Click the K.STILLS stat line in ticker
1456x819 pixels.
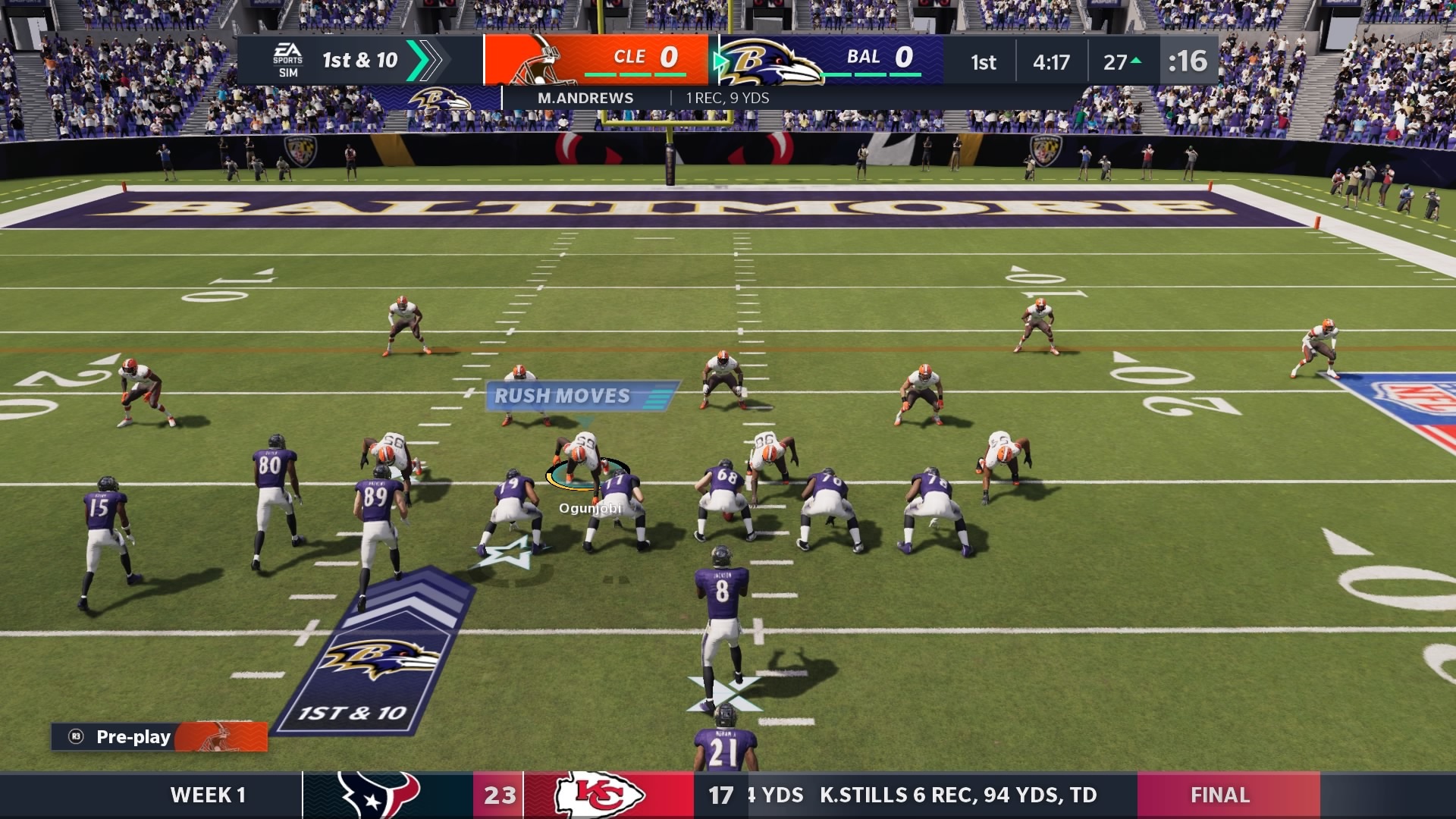coord(959,795)
